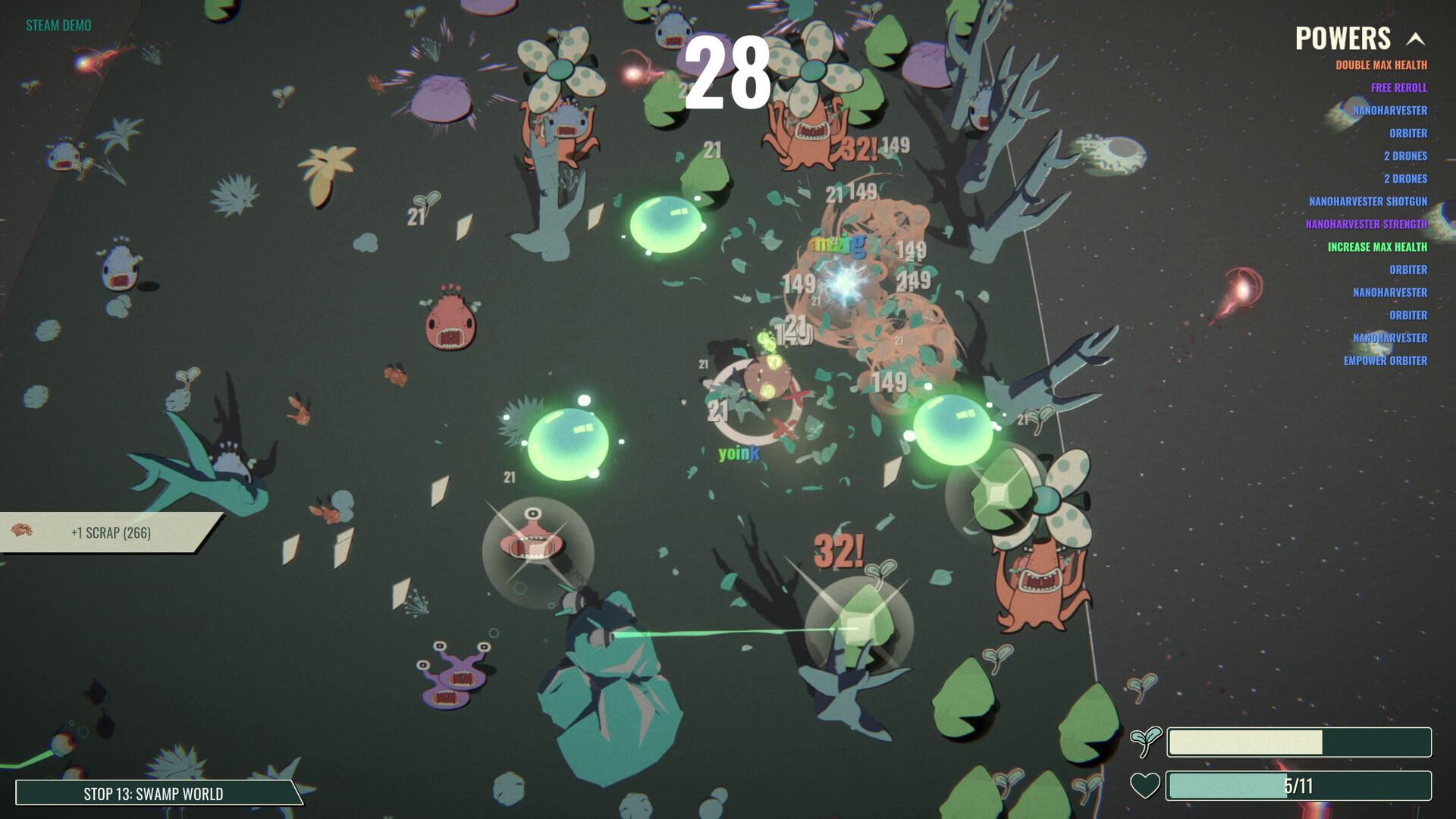The image size is (1456, 819).
Task: Collapse the Powers list with the arrow
Action: [1415, 39]
